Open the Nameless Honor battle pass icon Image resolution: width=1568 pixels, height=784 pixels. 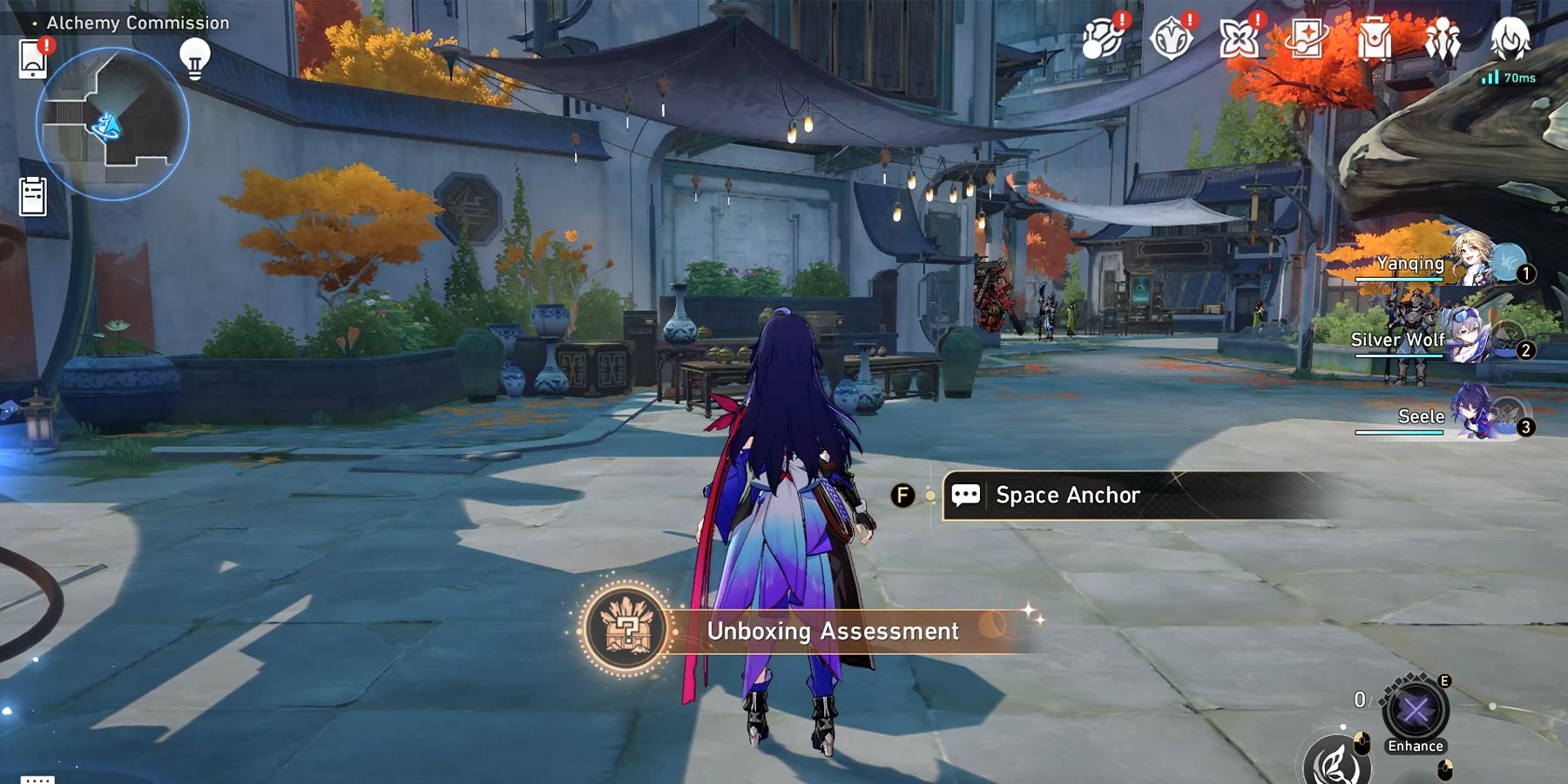pos(1170,39)
